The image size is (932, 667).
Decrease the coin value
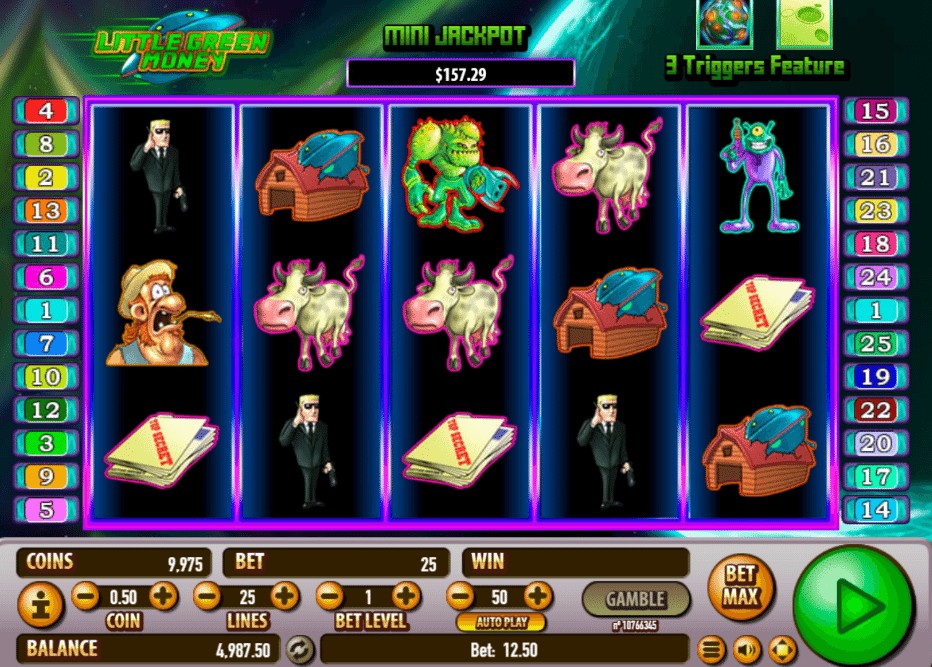(x=86, y=597)
